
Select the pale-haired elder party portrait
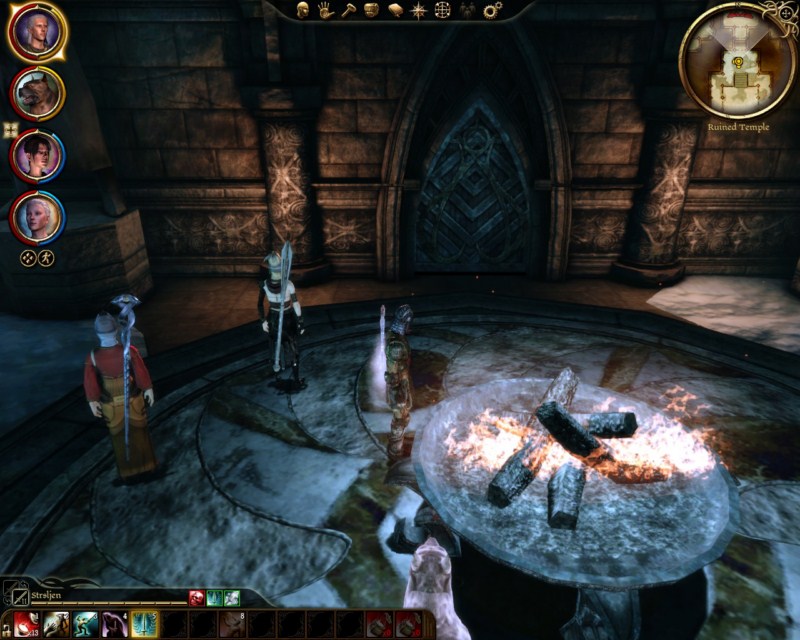point(37,216)
